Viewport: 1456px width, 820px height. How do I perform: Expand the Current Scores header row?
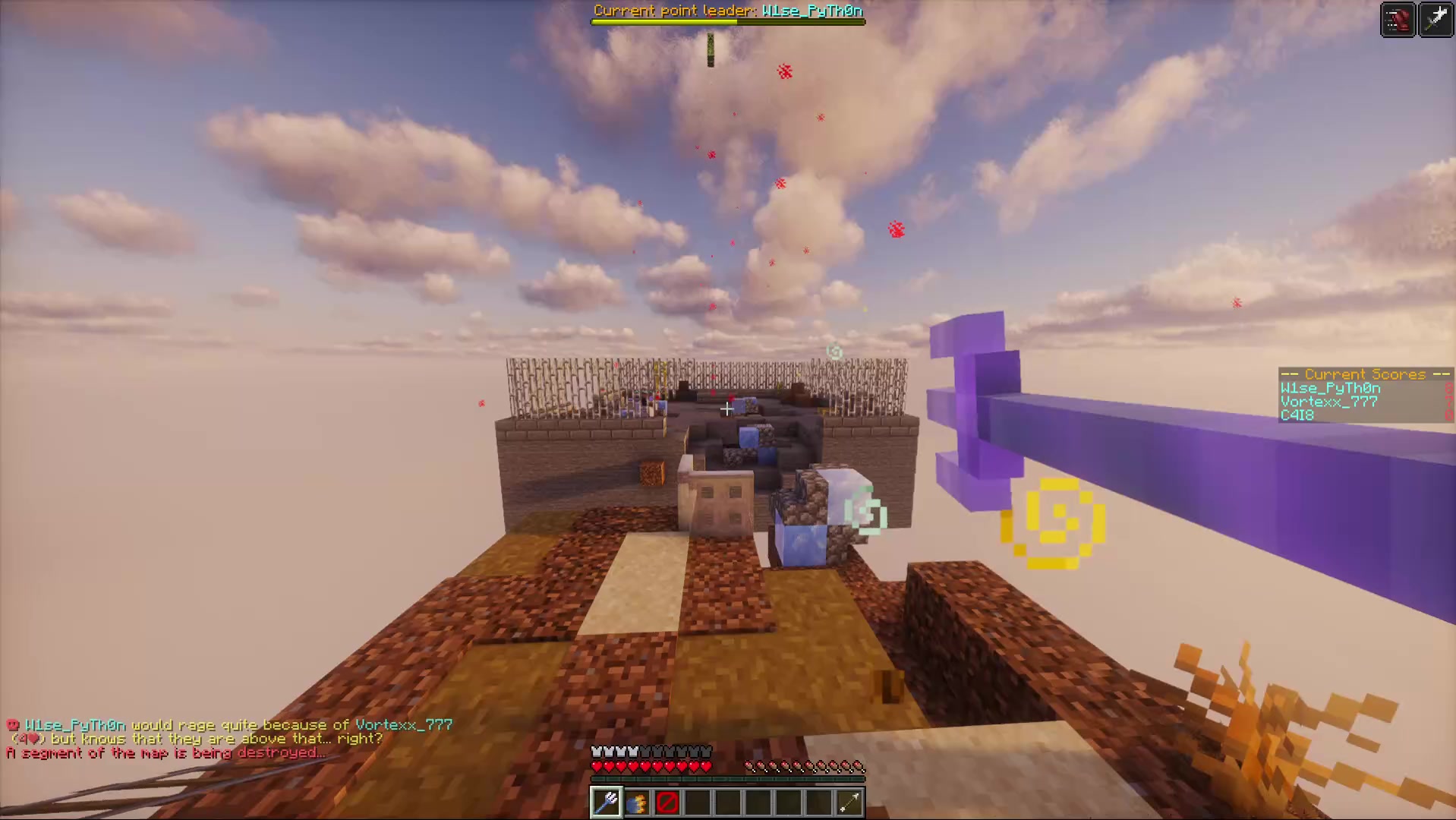point(1364,374)
